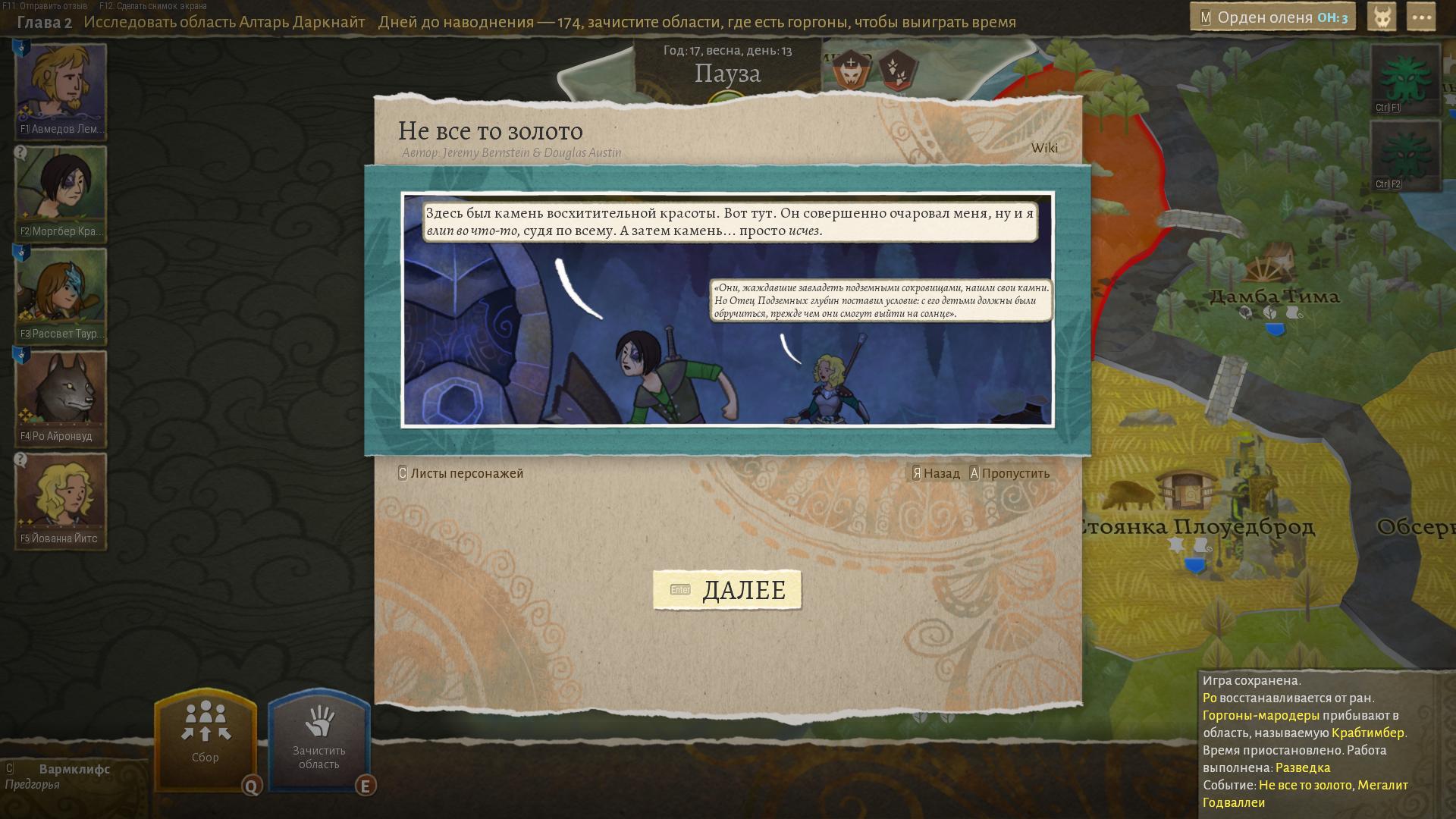Viewport: 1456px width, 819px height.
Task: Pick the wolf hero Ро Айронвуд
Action: [x=61, y=397]
